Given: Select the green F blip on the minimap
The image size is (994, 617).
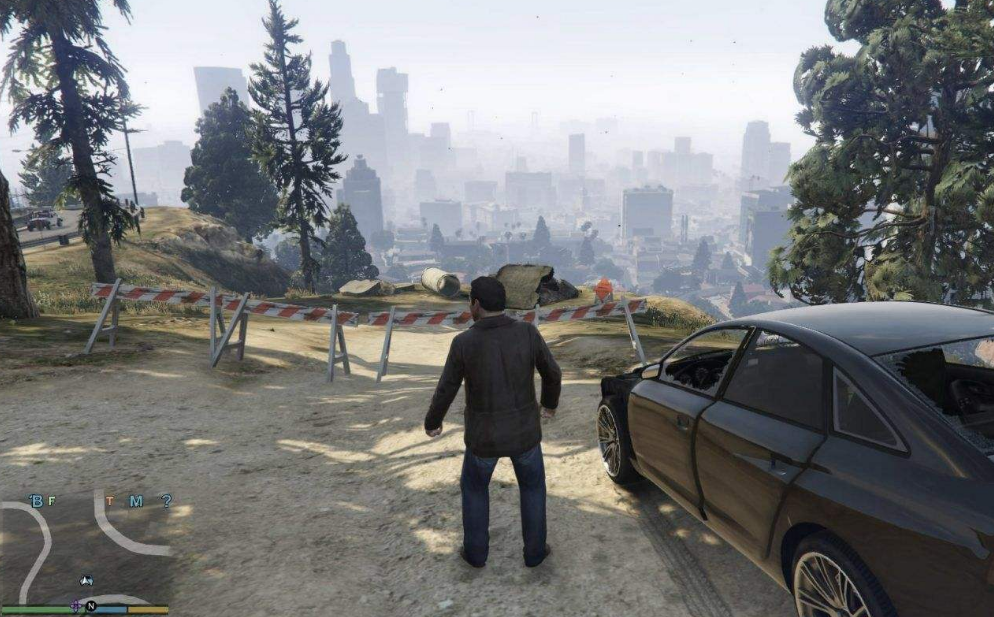Looking at the screenshot, I should coord(53,501).
